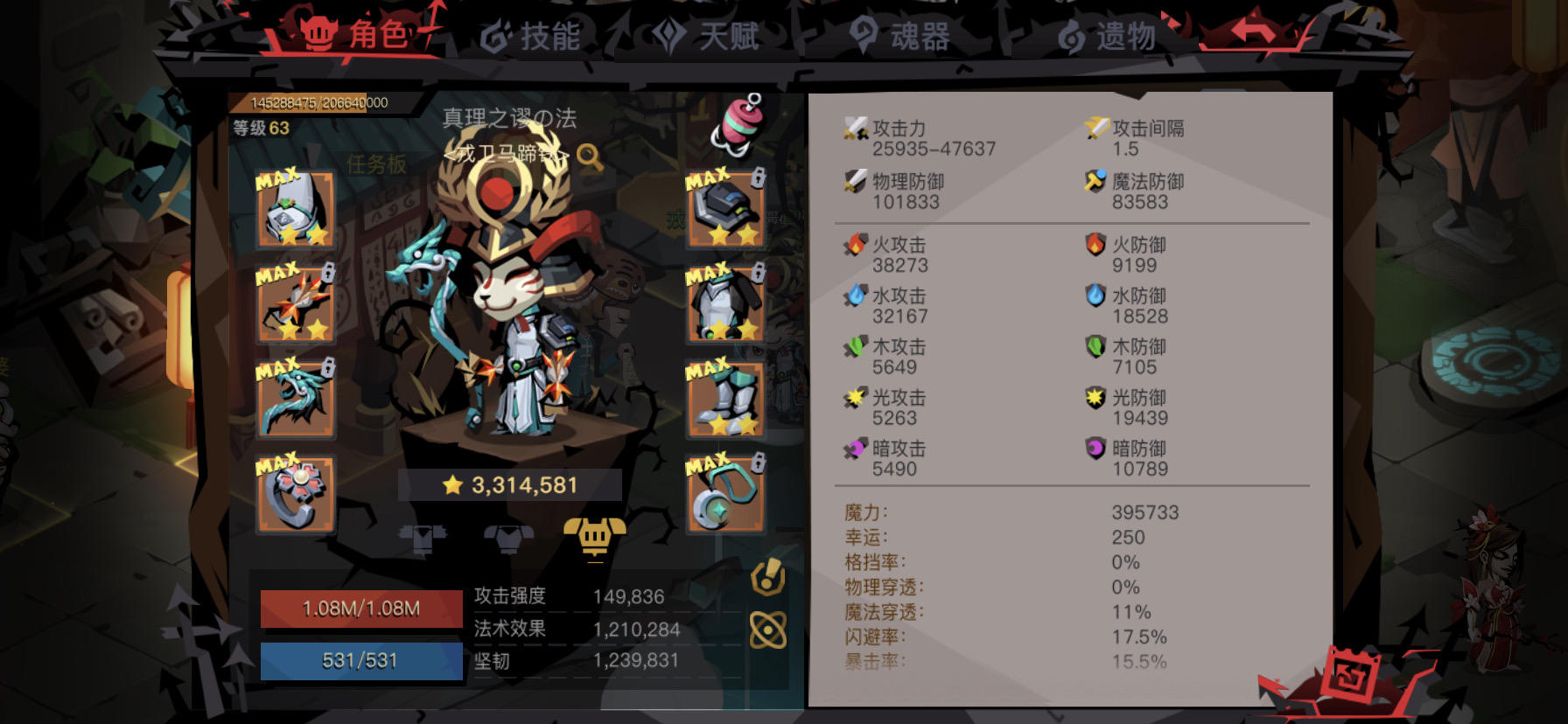Click the red HP bar showing 1.08M/1.08M
The height and width of the screenshot is (724, 1568).
point(359,609)
